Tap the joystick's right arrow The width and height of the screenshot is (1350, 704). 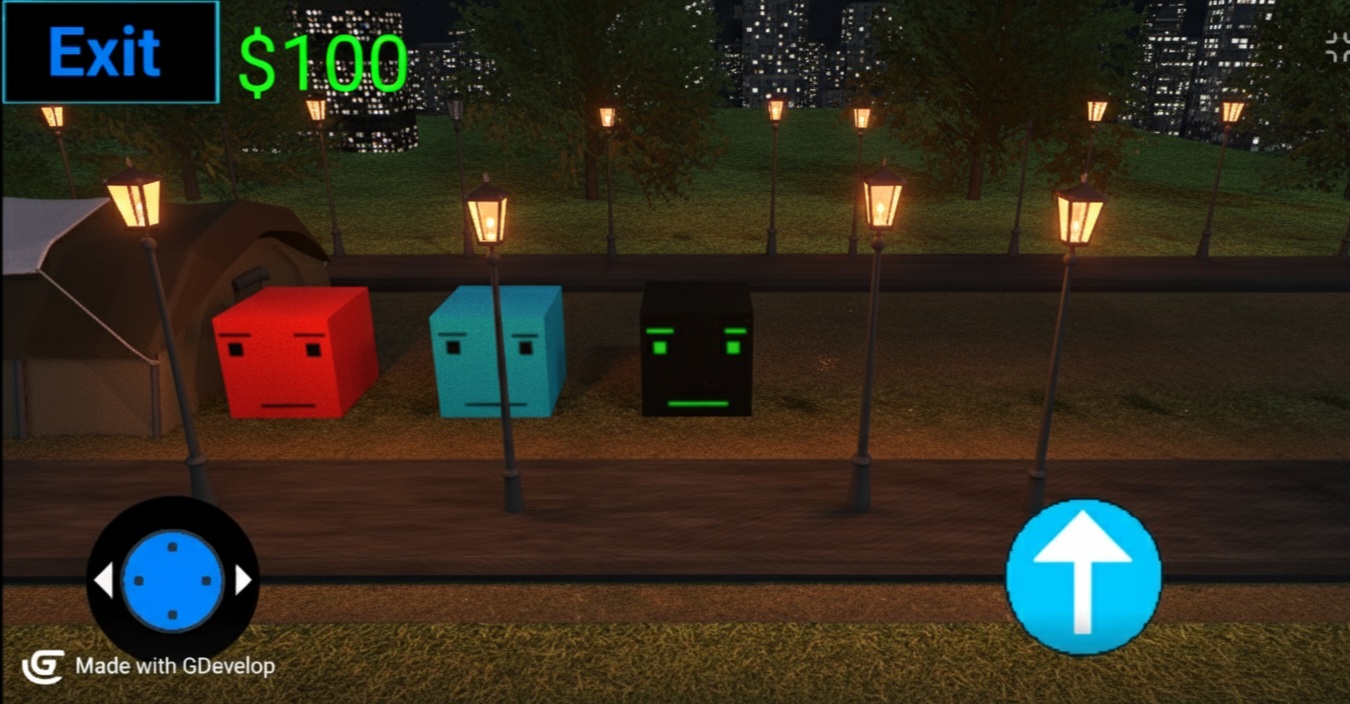[x=243, y=580]
